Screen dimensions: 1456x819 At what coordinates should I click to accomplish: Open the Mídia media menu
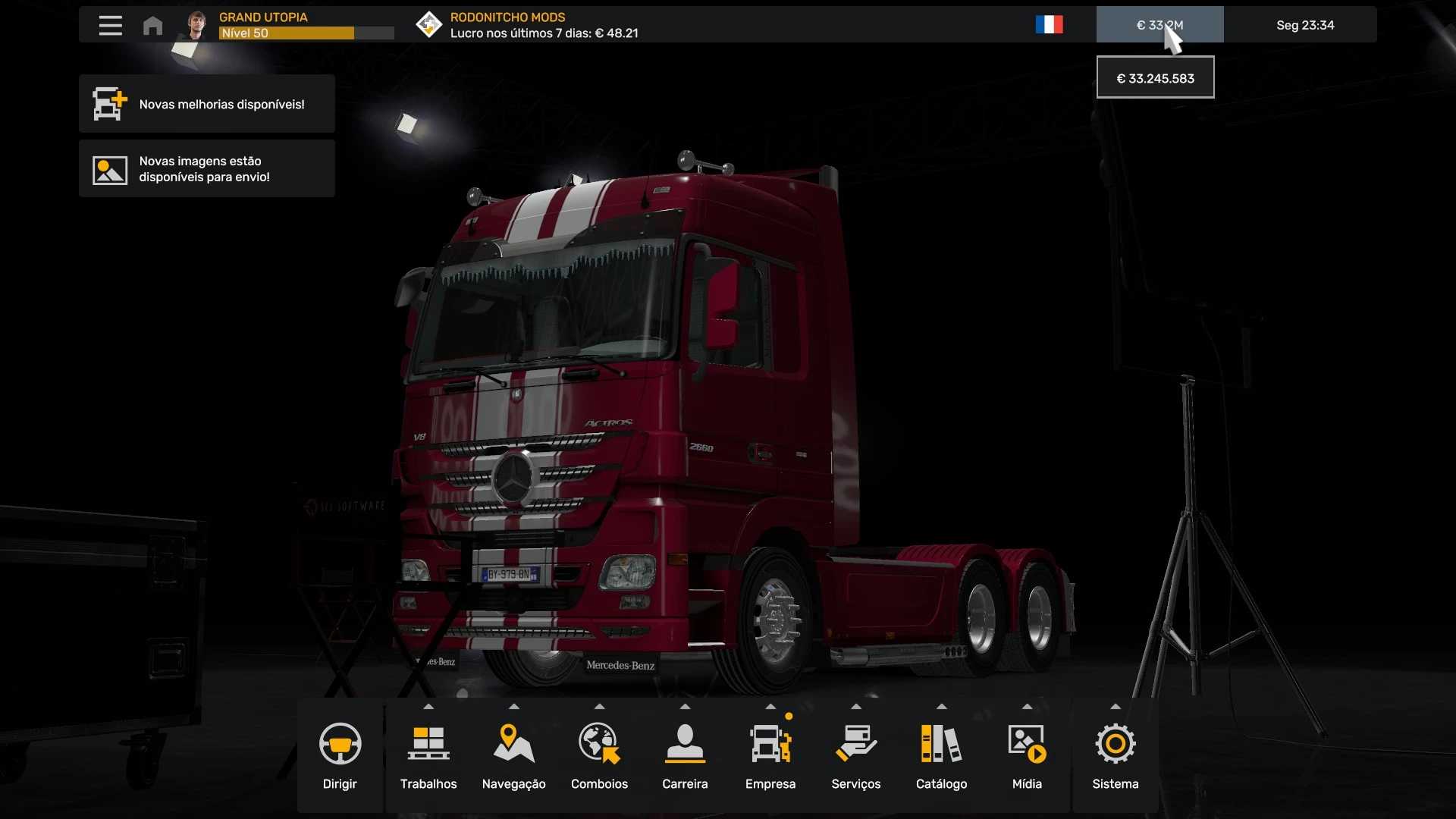click(1027, 755)
